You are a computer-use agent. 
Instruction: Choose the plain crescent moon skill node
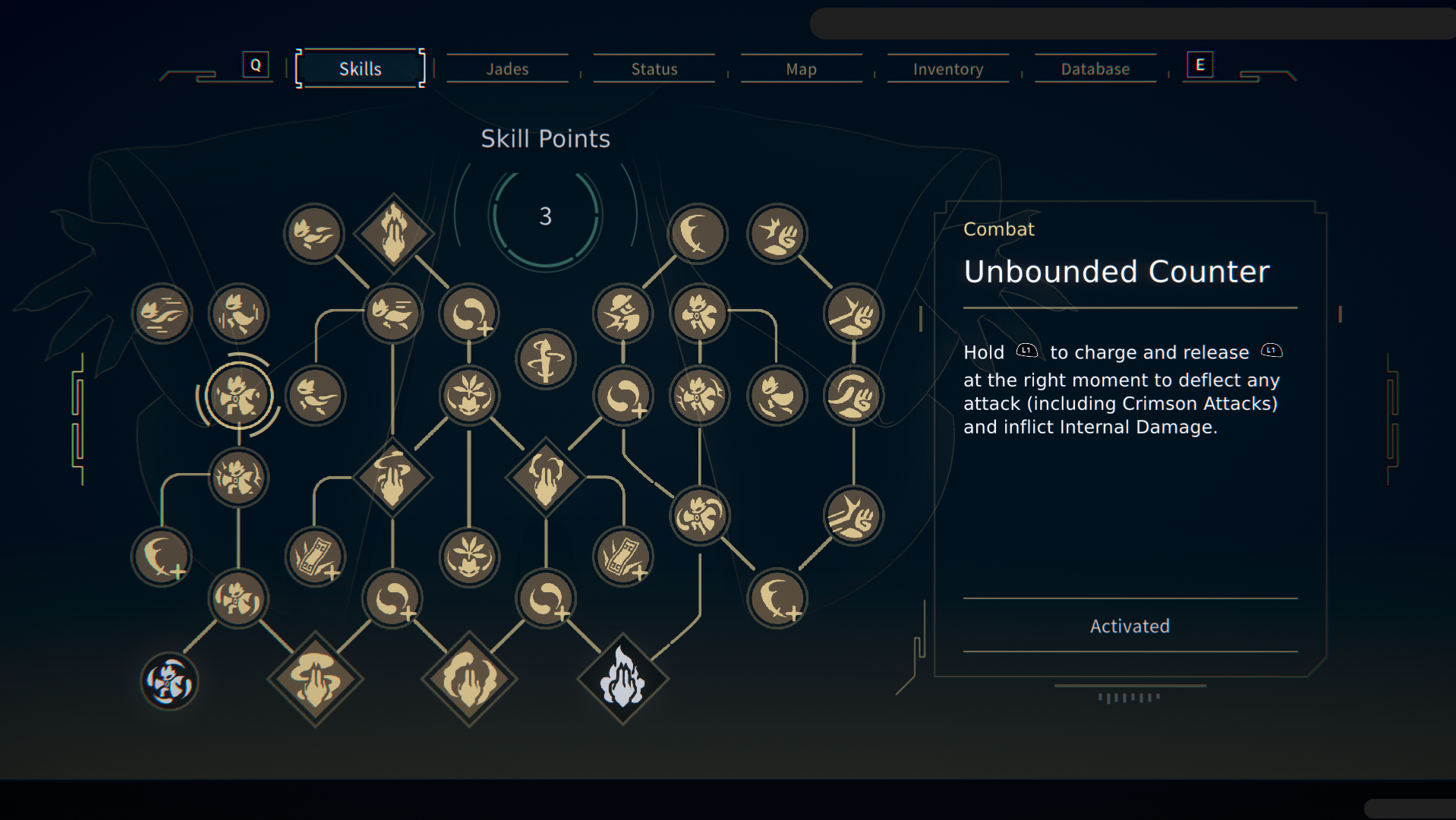pos(697,233)
